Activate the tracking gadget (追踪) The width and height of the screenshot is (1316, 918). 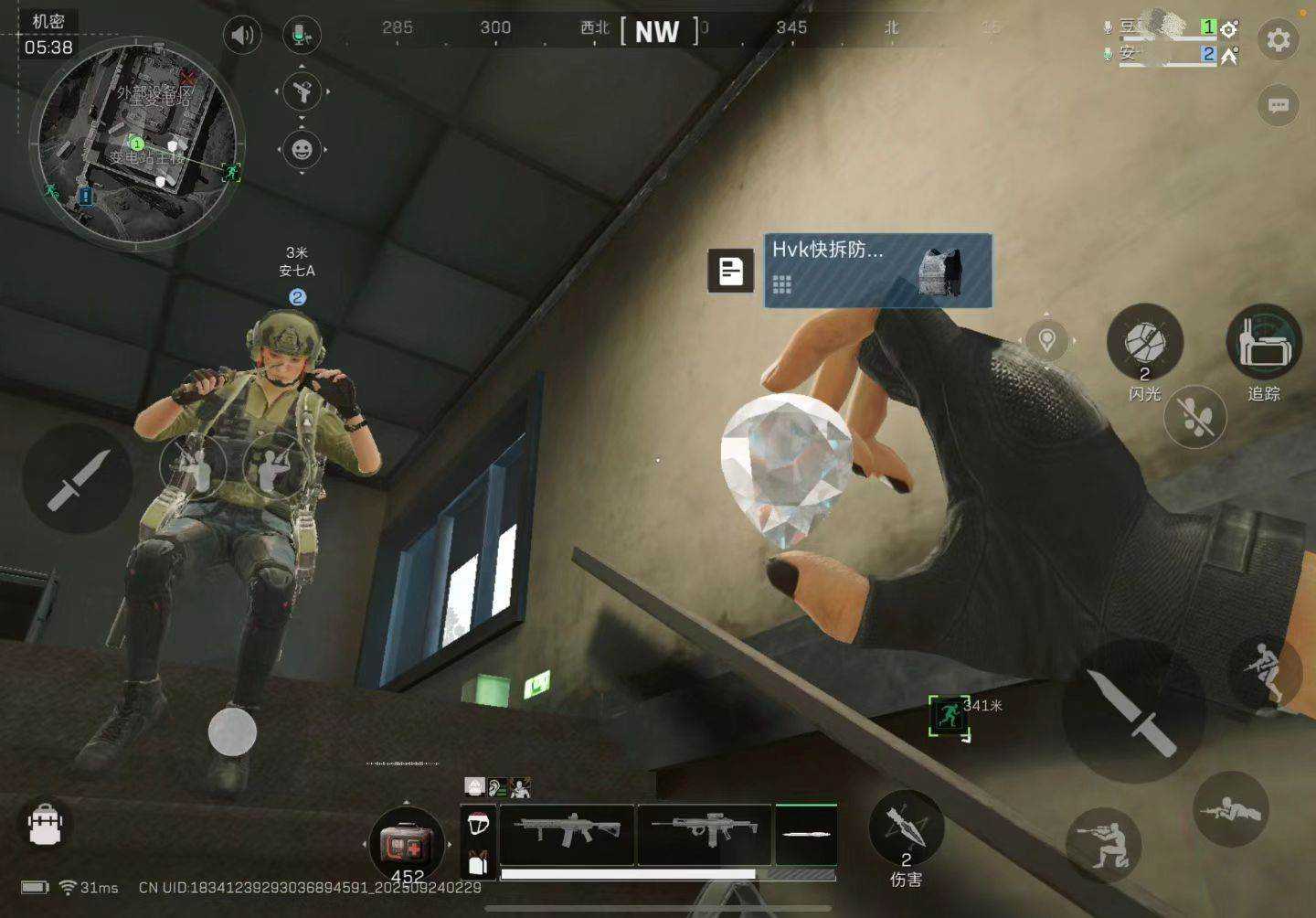[1264, 343]
